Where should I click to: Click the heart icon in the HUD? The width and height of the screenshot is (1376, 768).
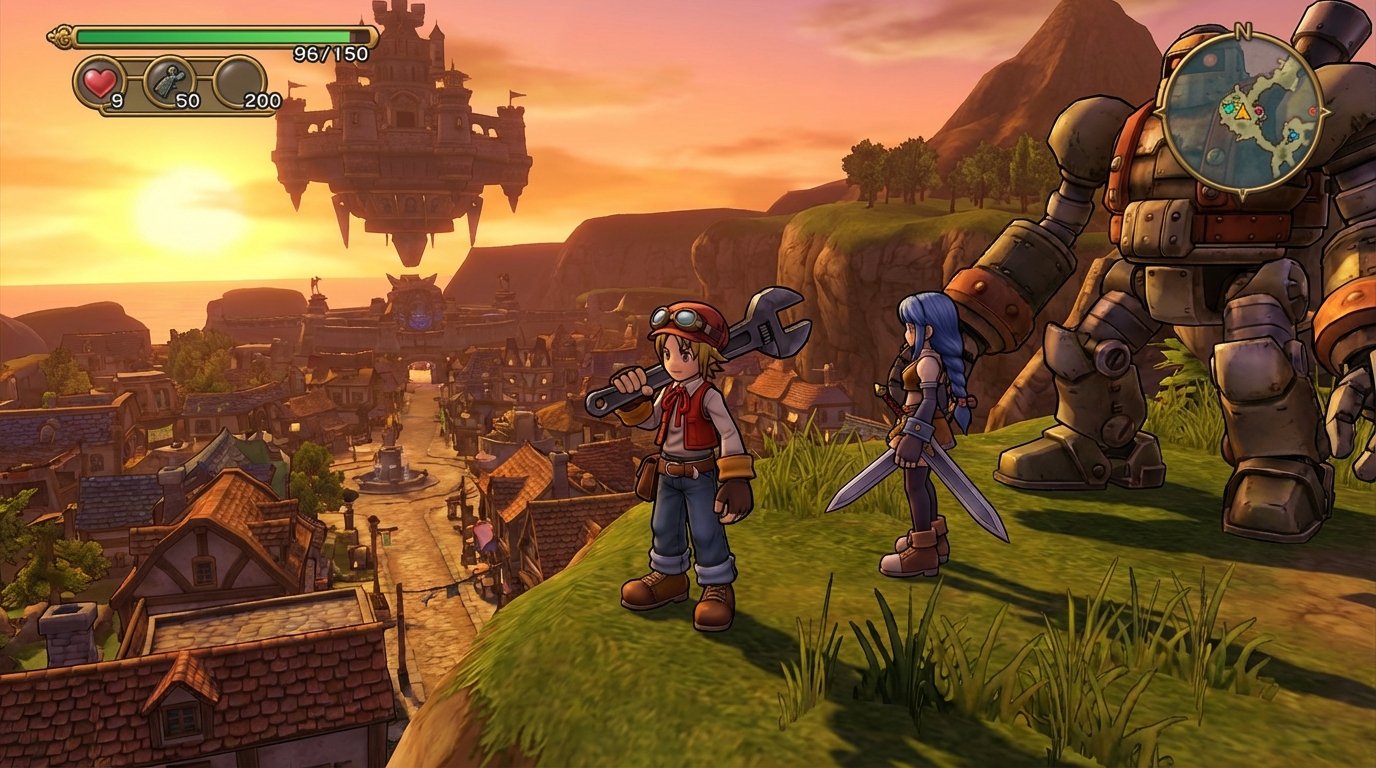pyautogui.click(x=99, y=82)
